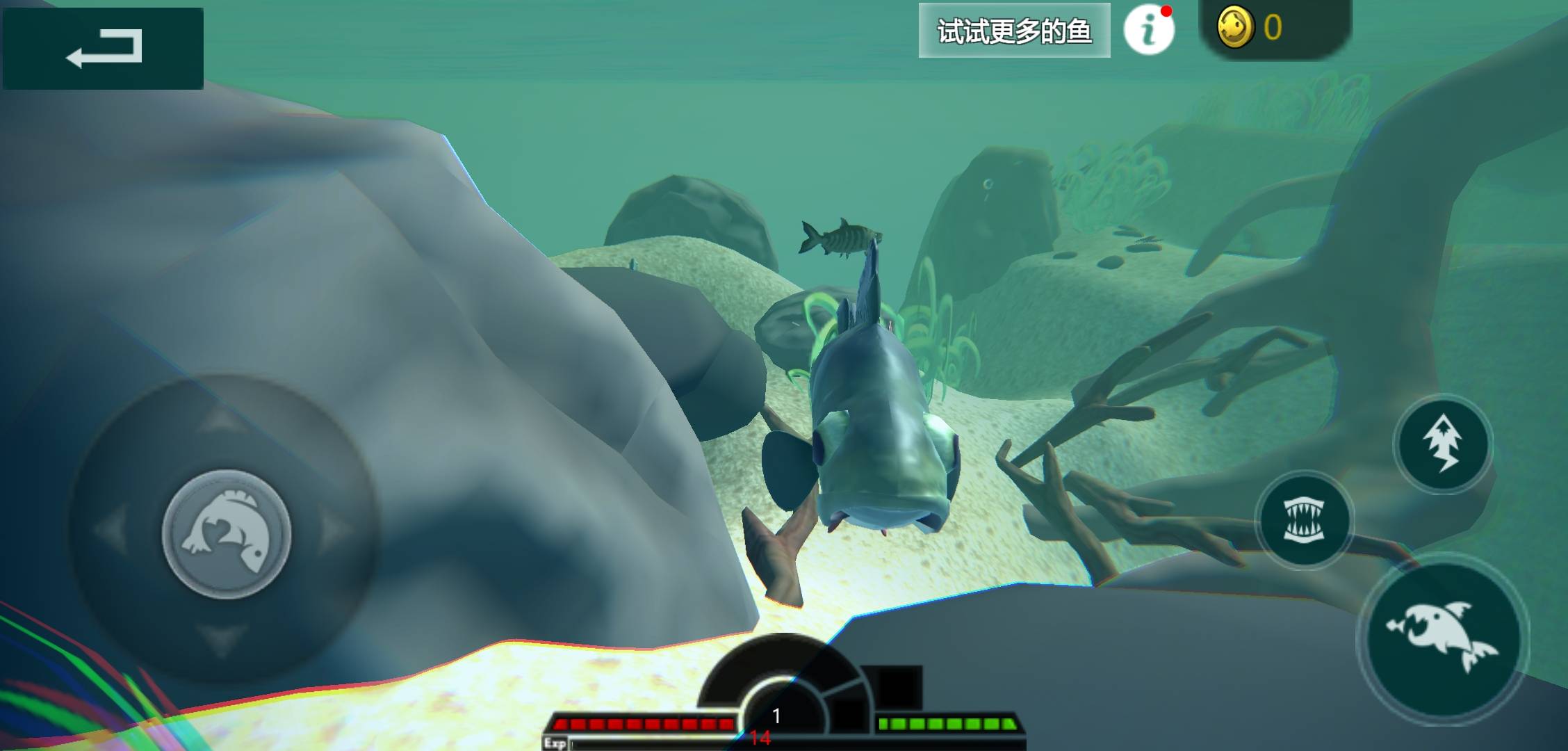Image resolution: width=1568 pixels, height=751 pixels.
Task: Click the back arrow button
Action: (x=103, y=48)
